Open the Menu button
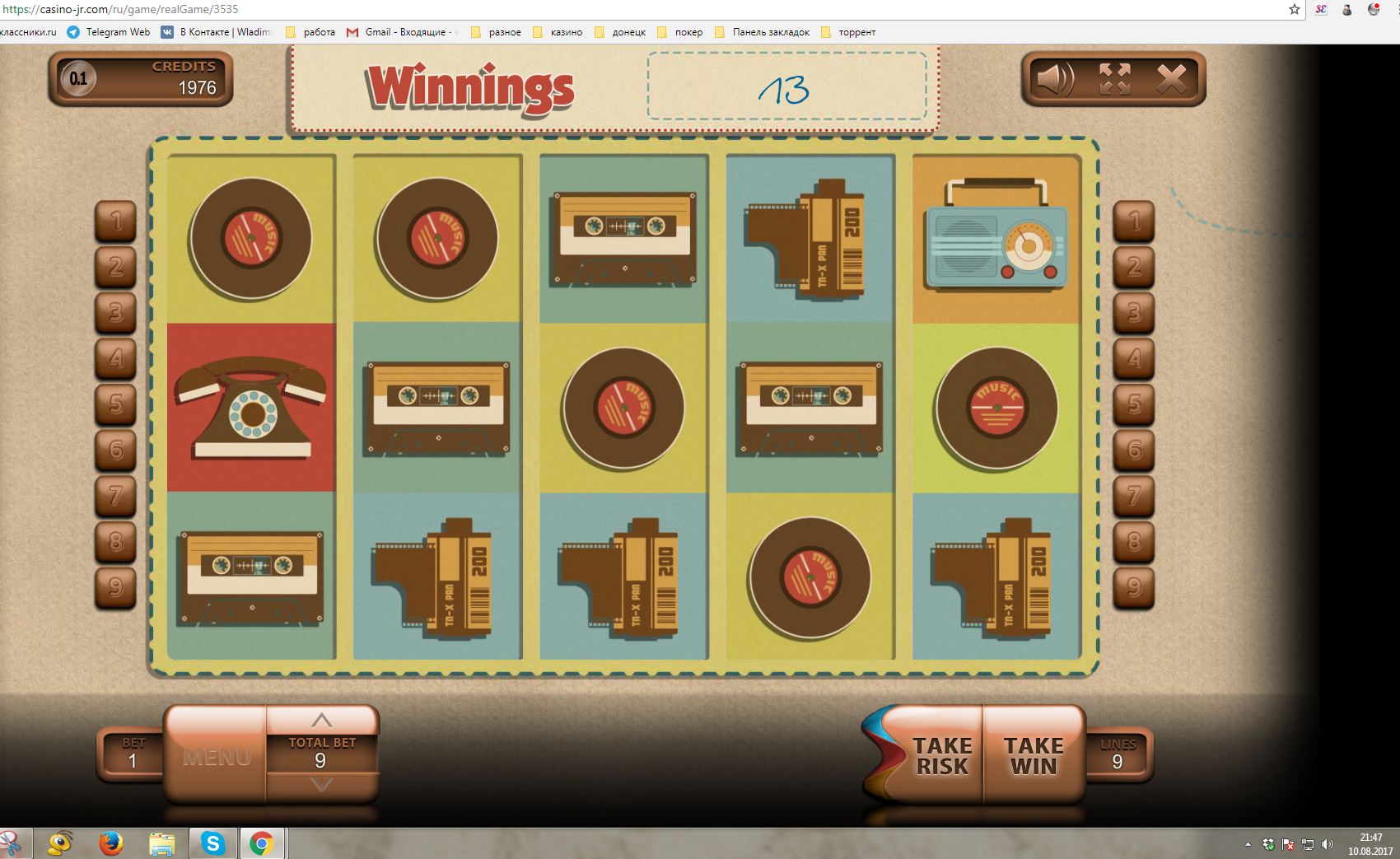This screenshot has height=859, width=1400. 217,756
